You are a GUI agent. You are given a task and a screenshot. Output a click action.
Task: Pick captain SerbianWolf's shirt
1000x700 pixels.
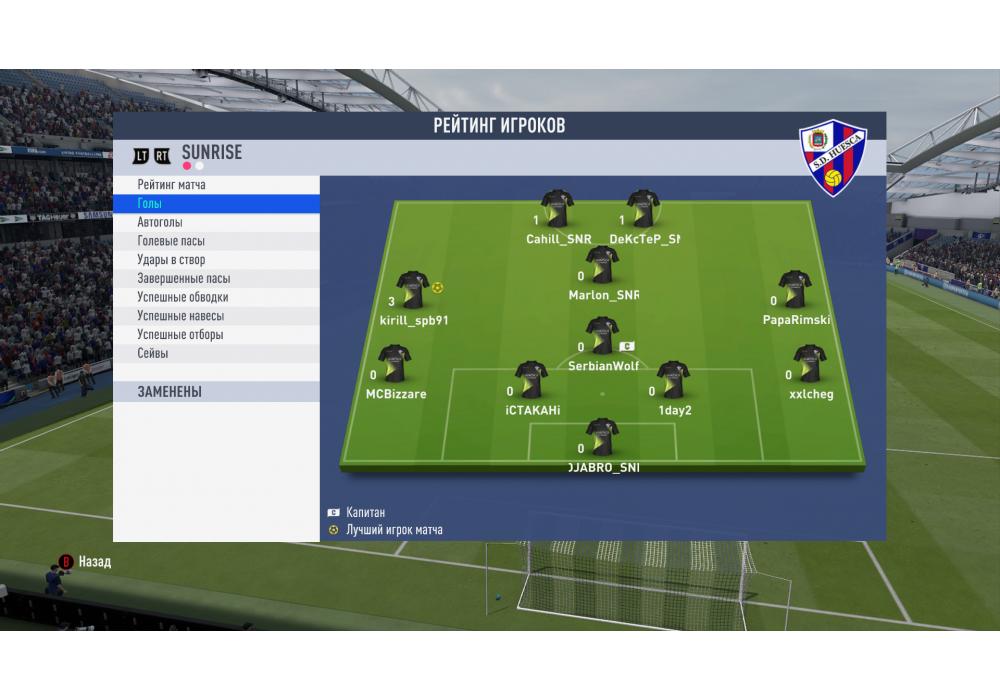pyautogui.click(x=602, y=336)
